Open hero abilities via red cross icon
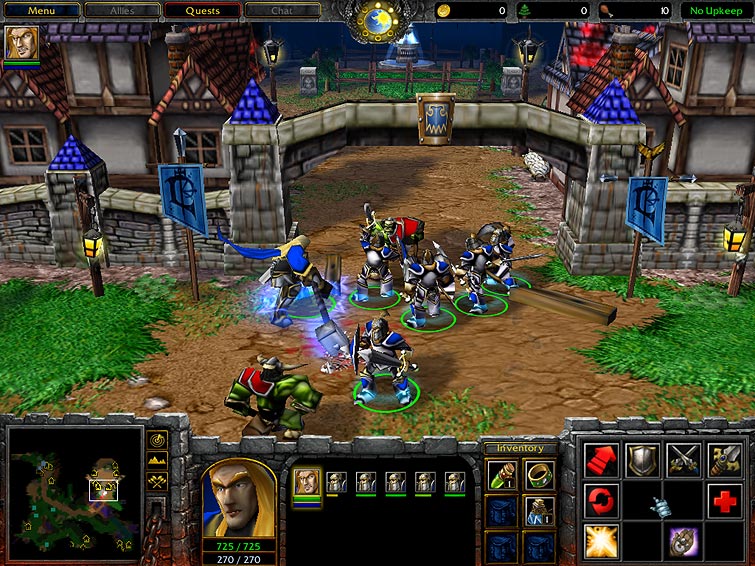 (725, 500)
